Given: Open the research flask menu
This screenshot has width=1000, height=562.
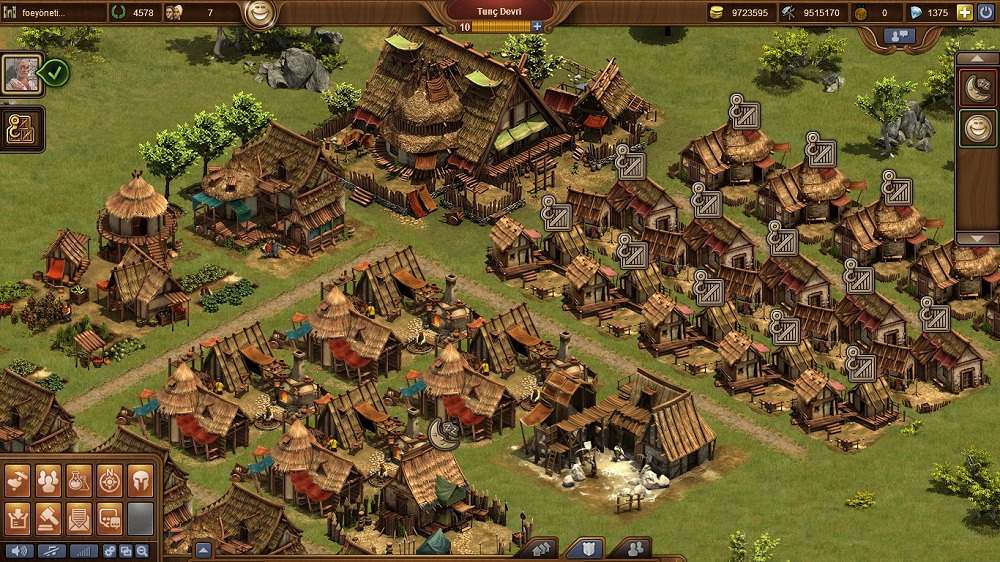Looking at the screenshot, I should tap(78, 482).
